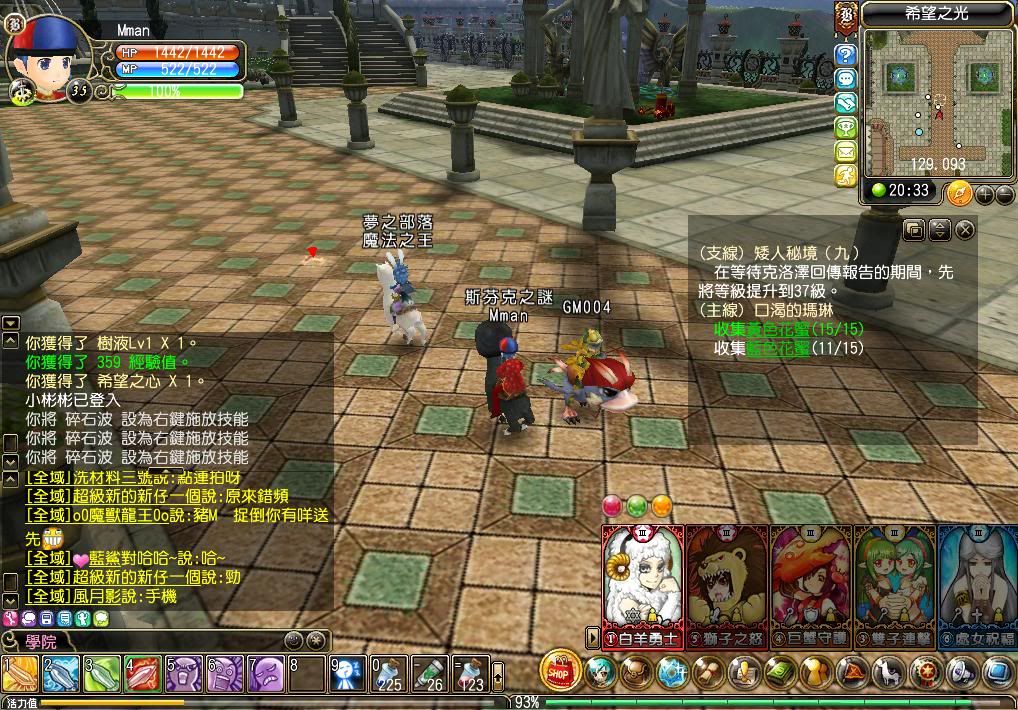Open the yellow envelope mail button
Image resolution: width=1018 pixels, height=710 pixels.
tap(846, 151)
